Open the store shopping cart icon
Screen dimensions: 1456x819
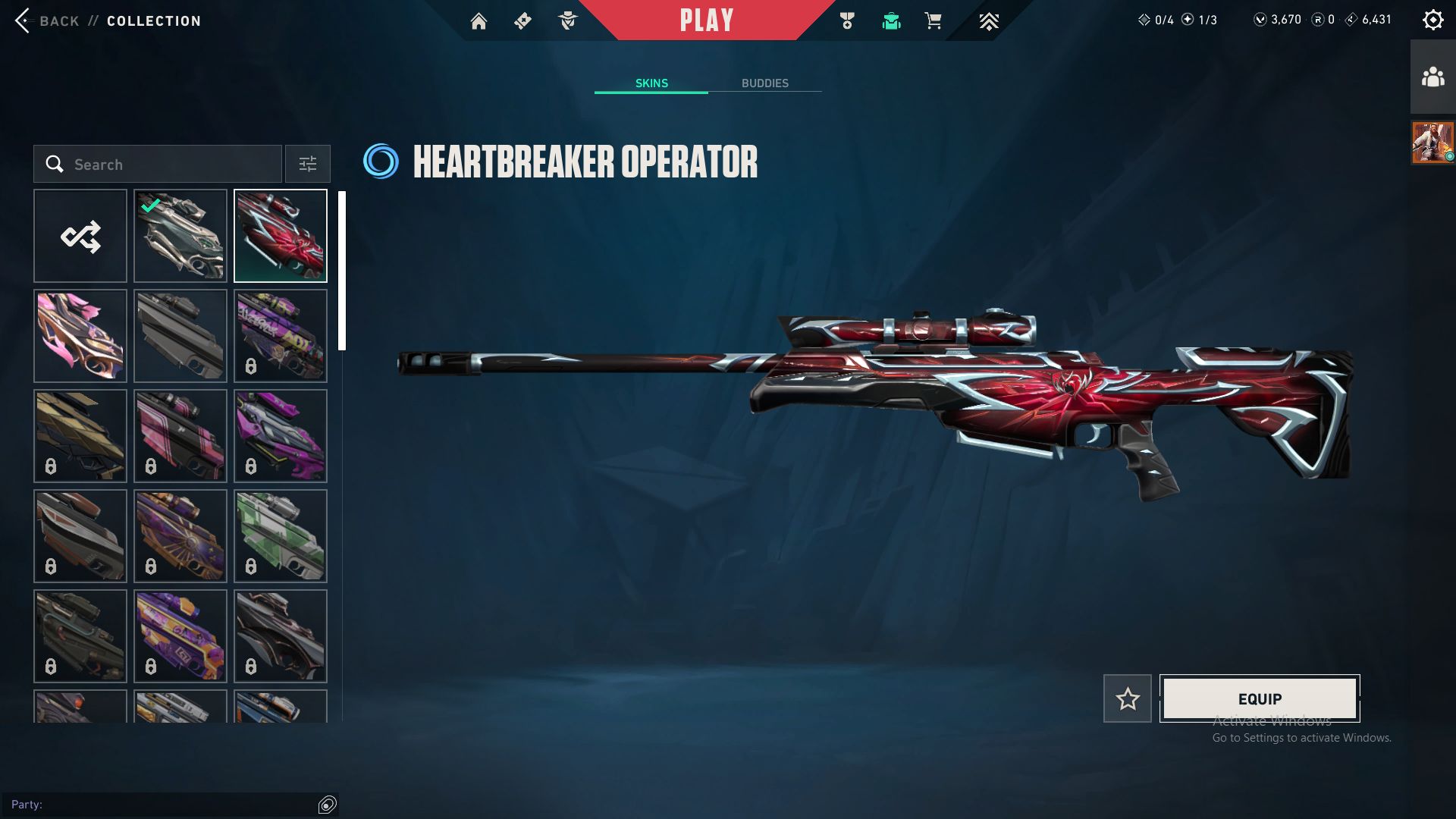pyautogui.click(x=933, y=21)
